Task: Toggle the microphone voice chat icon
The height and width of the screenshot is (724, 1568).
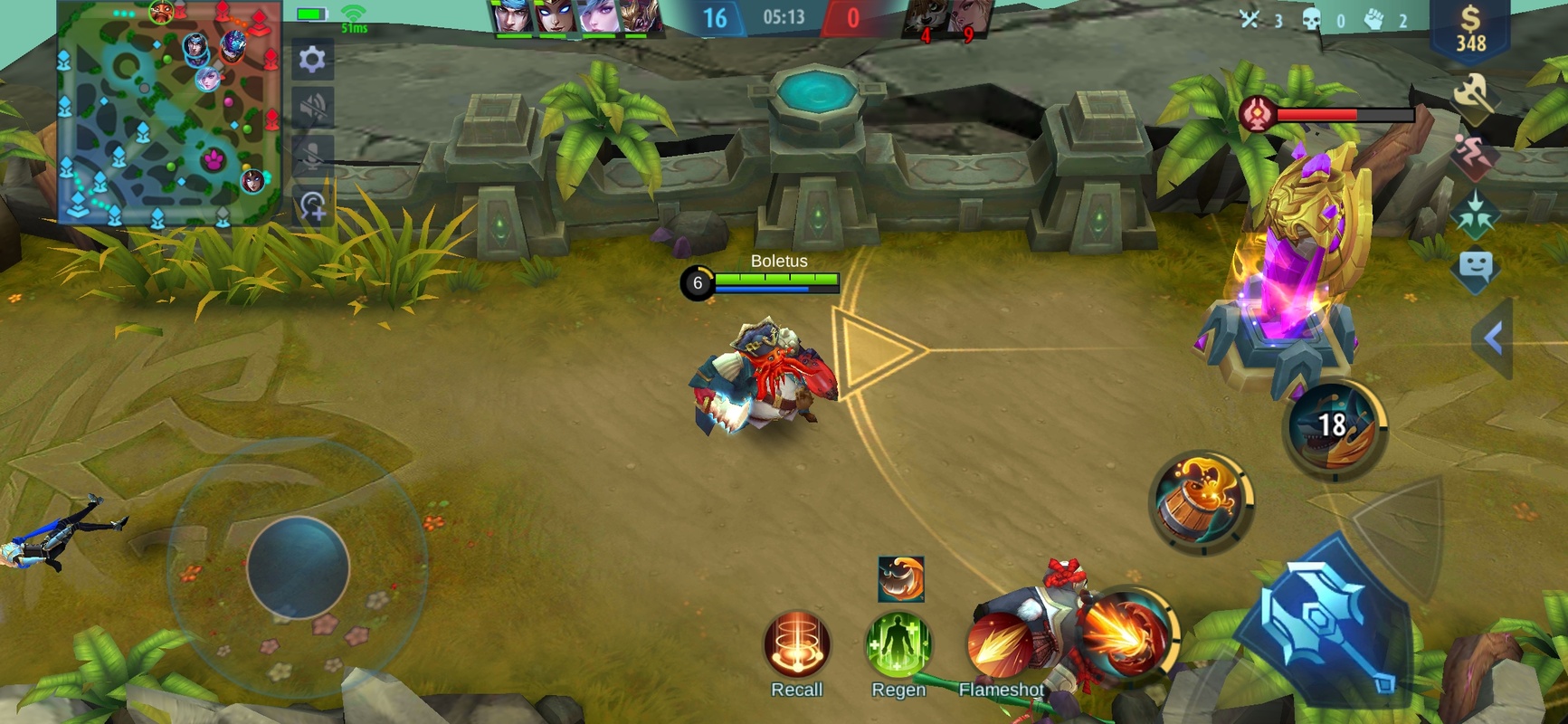Action: [x=313, y=157]
